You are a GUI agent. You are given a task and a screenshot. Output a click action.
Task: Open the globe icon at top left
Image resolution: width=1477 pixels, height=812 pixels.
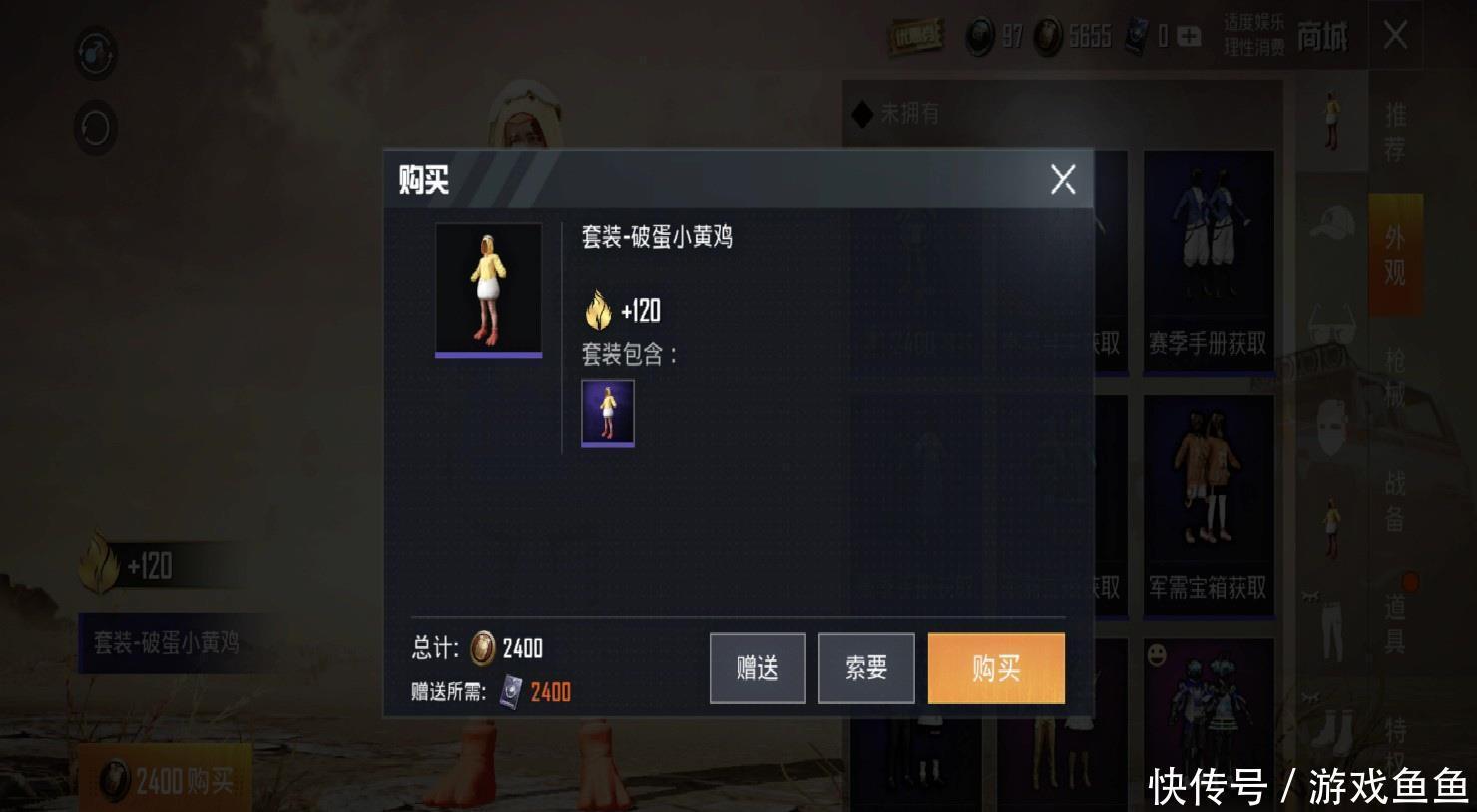point(95,55)
